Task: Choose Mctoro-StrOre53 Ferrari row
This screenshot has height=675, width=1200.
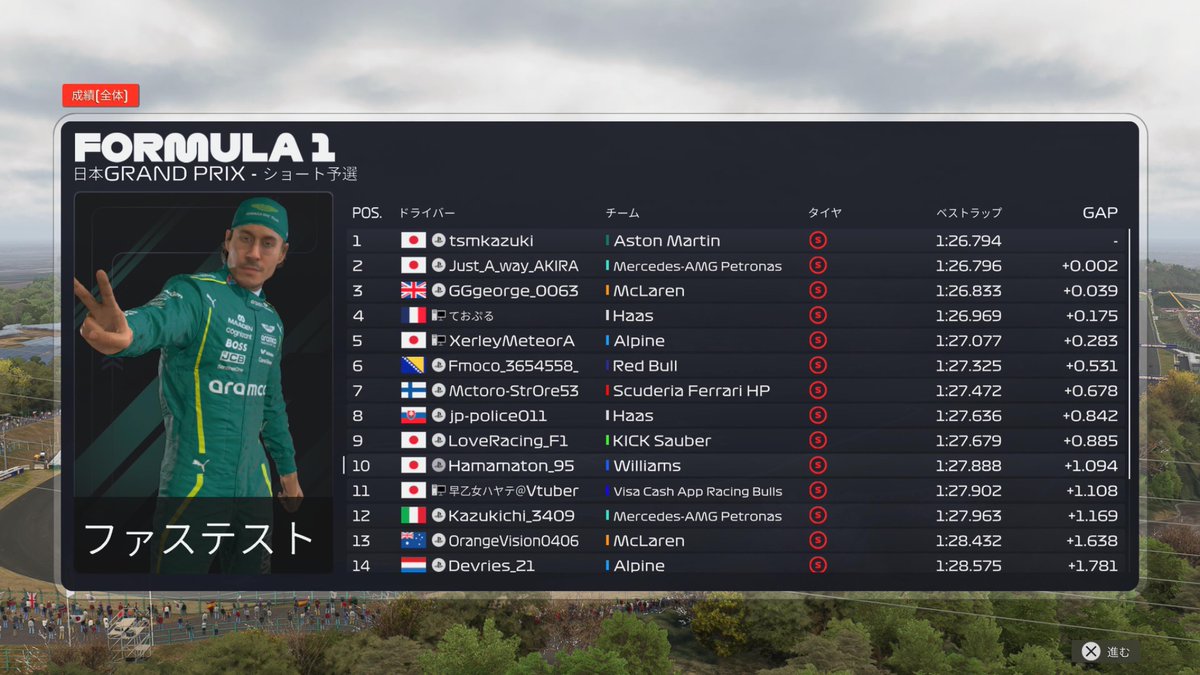Action: (x=736, y=391)
